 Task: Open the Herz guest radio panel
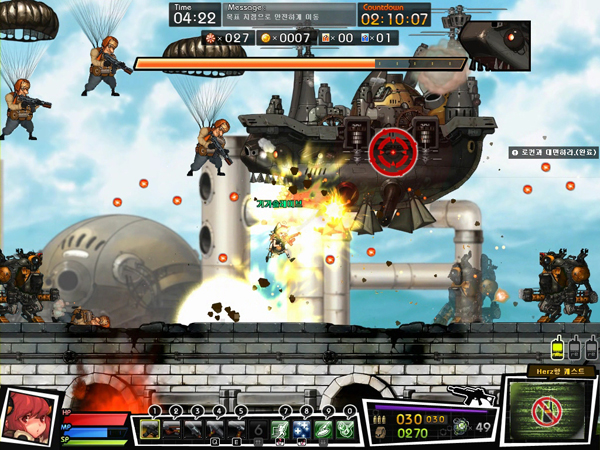pyautogui.click(x=548, y=410)
